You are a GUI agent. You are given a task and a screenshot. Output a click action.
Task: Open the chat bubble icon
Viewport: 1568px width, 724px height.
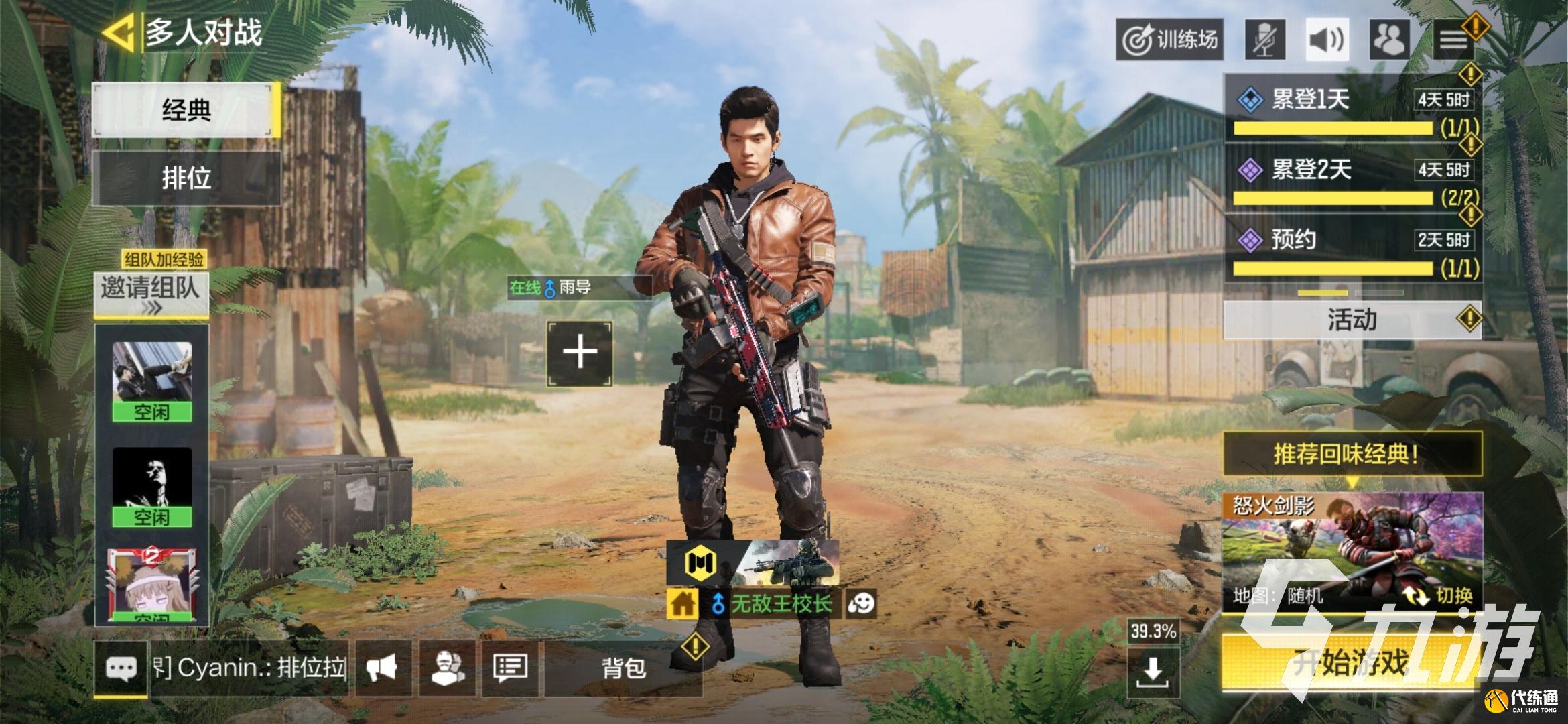tap(121, 668)
